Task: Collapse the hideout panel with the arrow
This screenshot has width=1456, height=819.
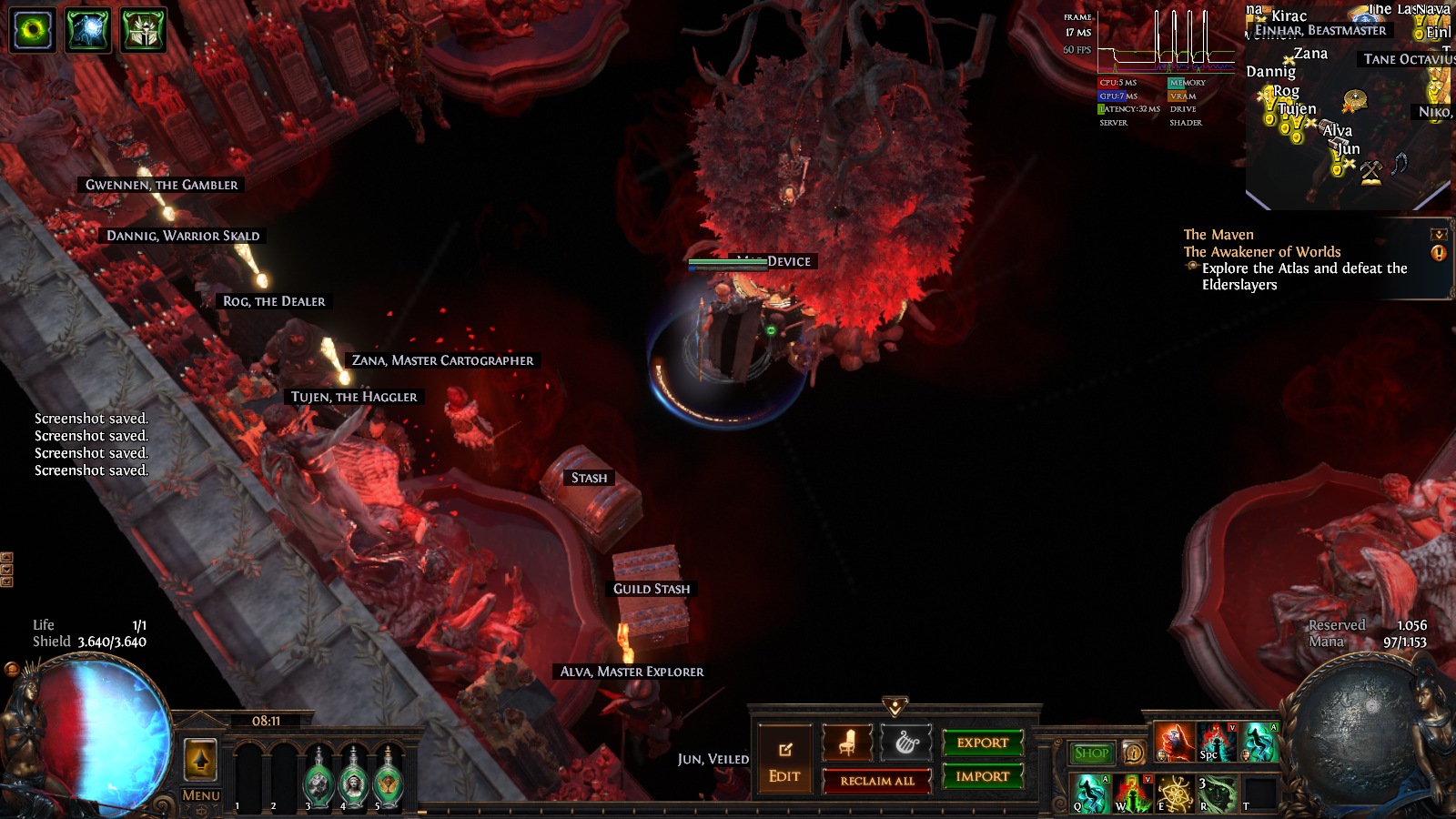Action: 895,707
